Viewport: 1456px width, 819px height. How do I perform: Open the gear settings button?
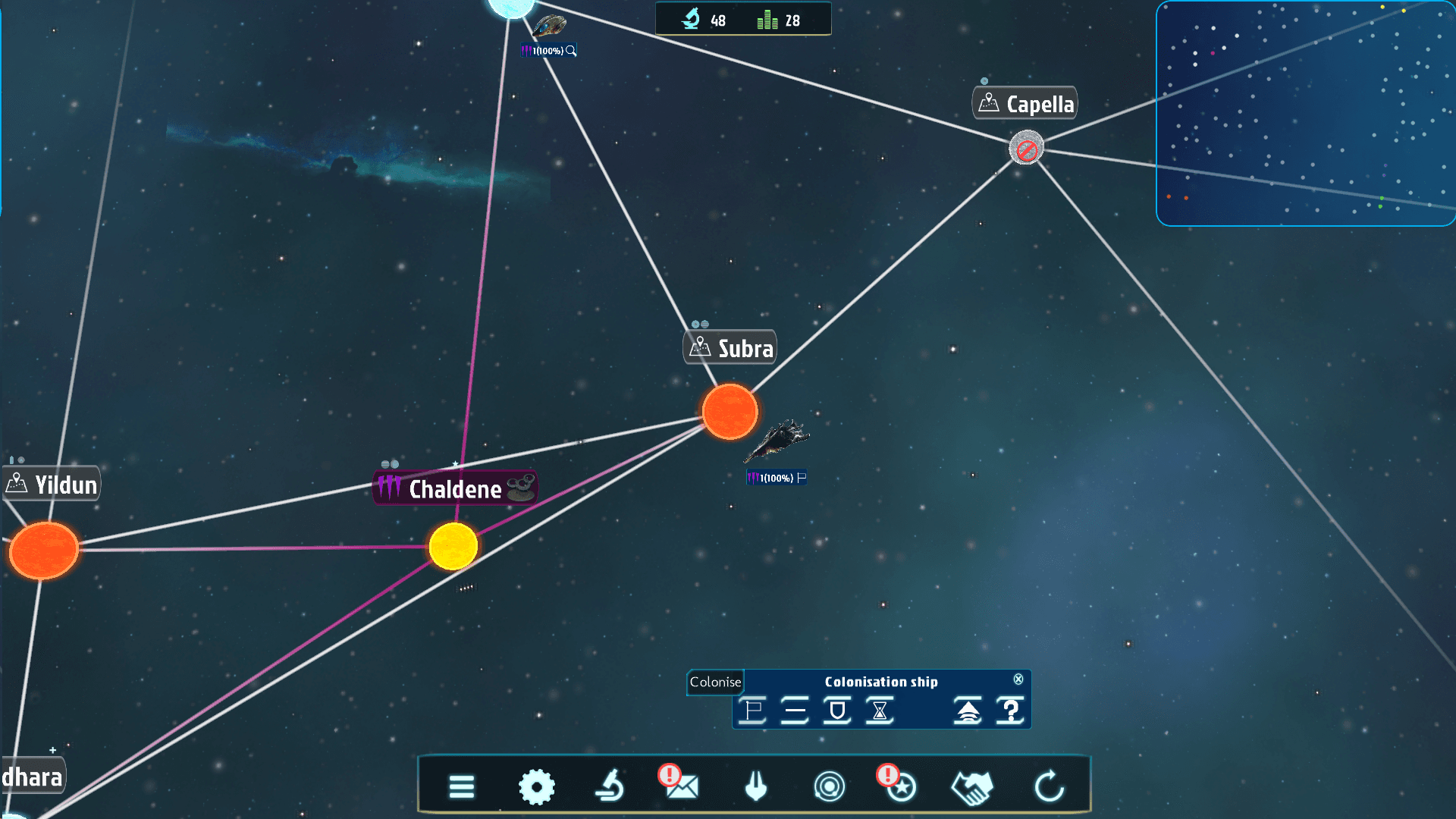pyautogui.click(x=536, y=786)
